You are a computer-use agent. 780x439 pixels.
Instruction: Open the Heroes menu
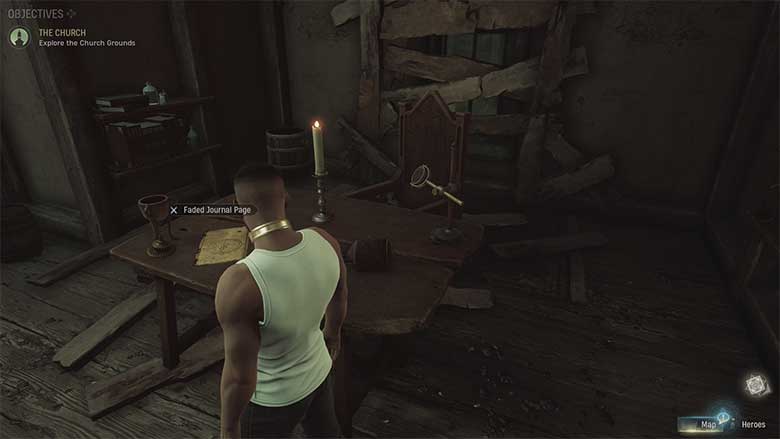[753, 425]
